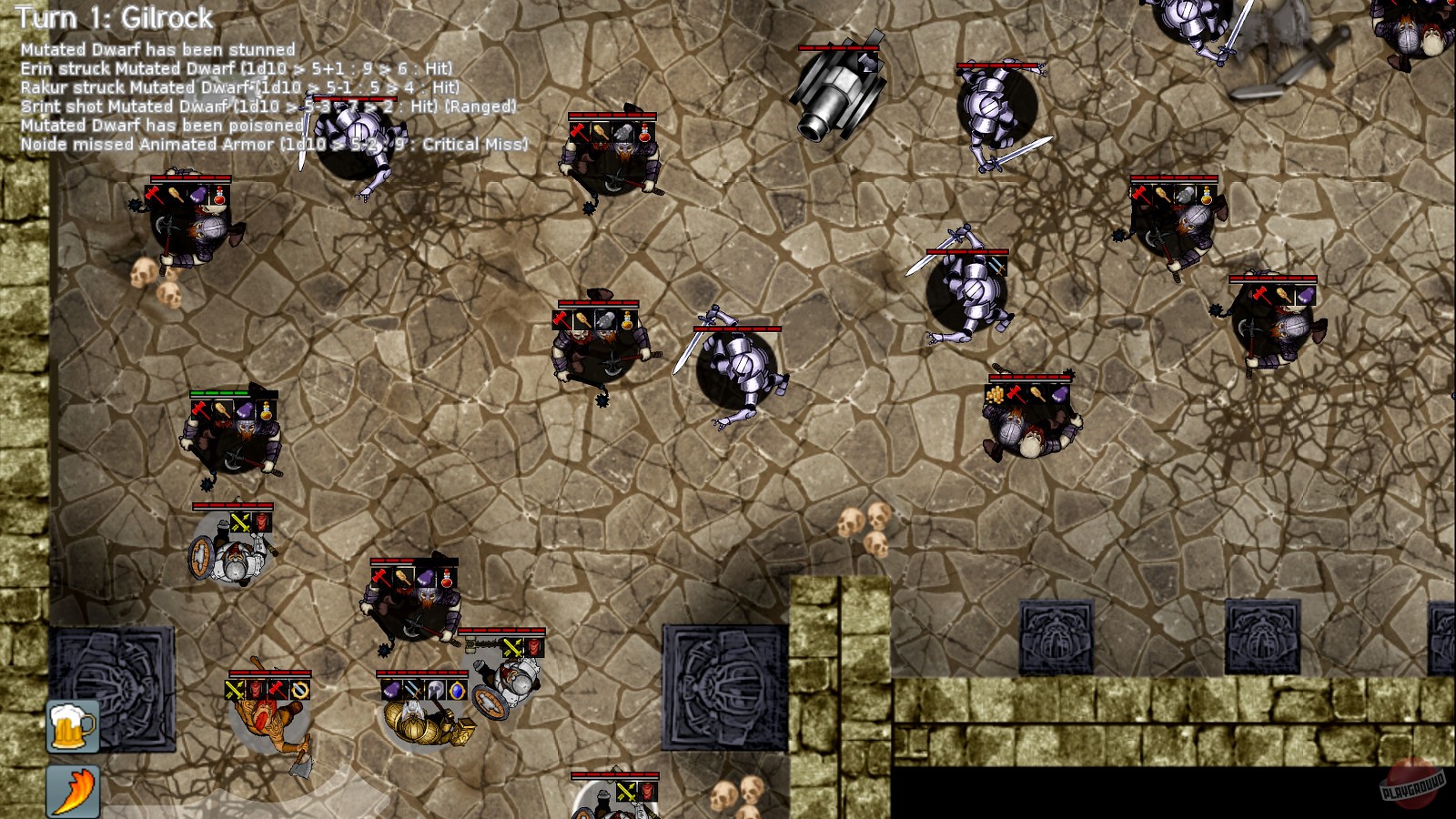The width and height of the screenshot is (1456, 819).
Task: Select the crossed swords icon above the berserker
Action: (235, 688)
